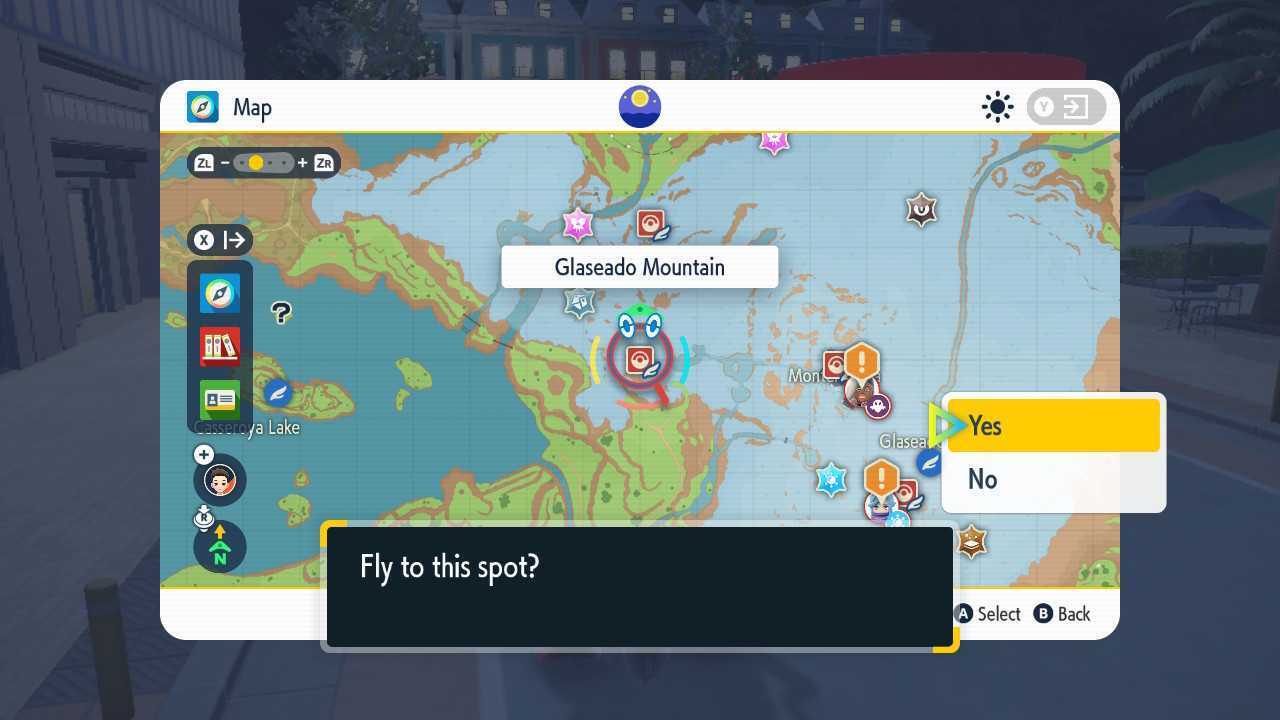The height and width of the screenshot is (720, 1280).
Task: Click the moon time-of-day indicator at top center
Action: coord(639,106)
